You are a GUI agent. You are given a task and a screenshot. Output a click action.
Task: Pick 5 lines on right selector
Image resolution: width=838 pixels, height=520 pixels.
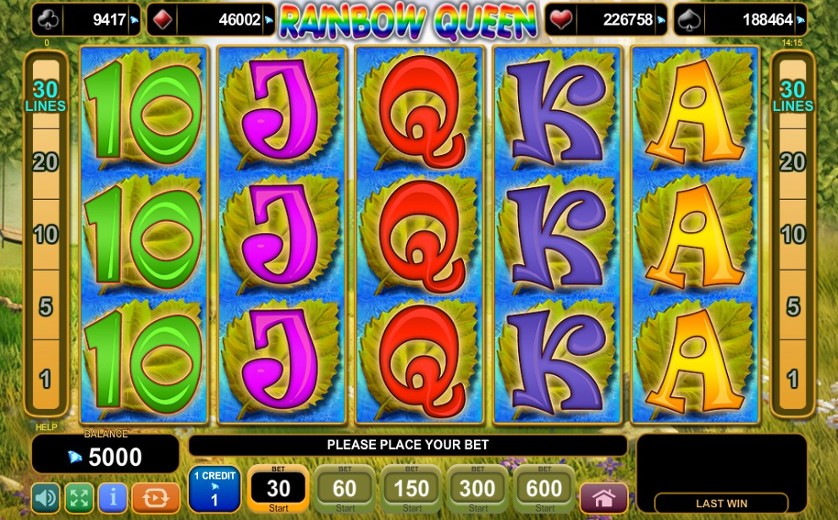coord(793,307)
